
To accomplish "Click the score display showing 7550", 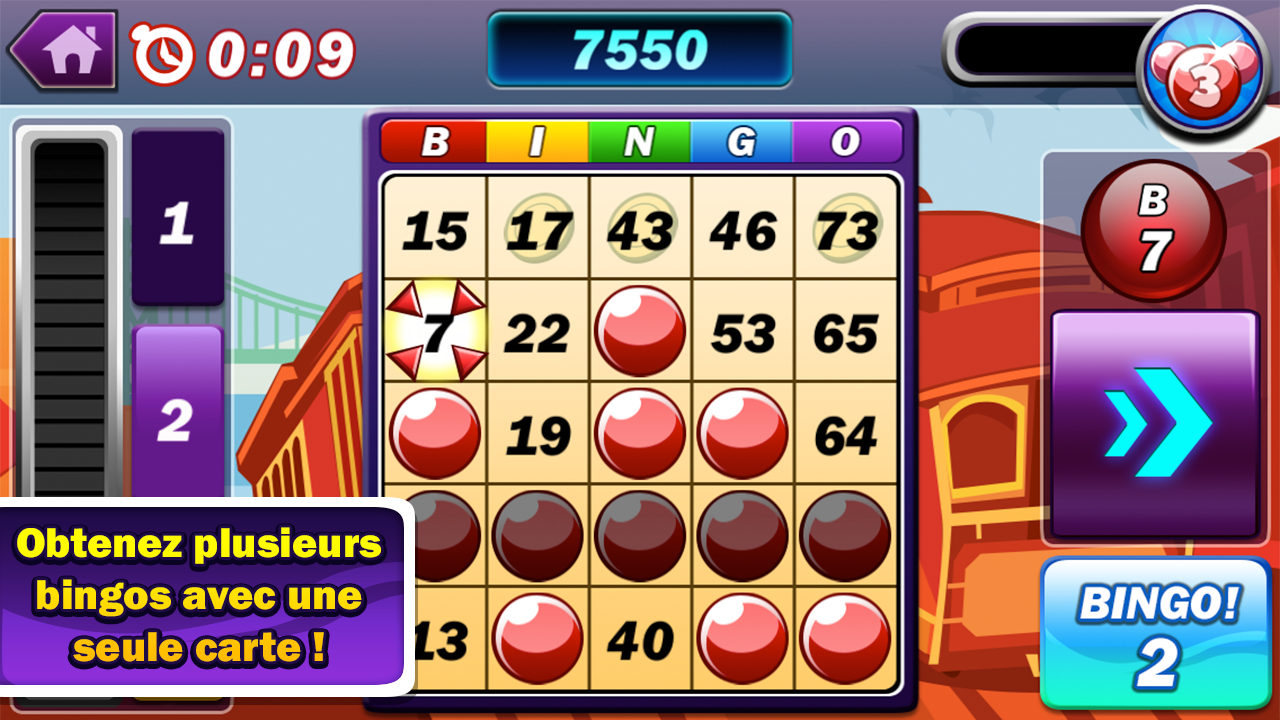I will point(640,49).
